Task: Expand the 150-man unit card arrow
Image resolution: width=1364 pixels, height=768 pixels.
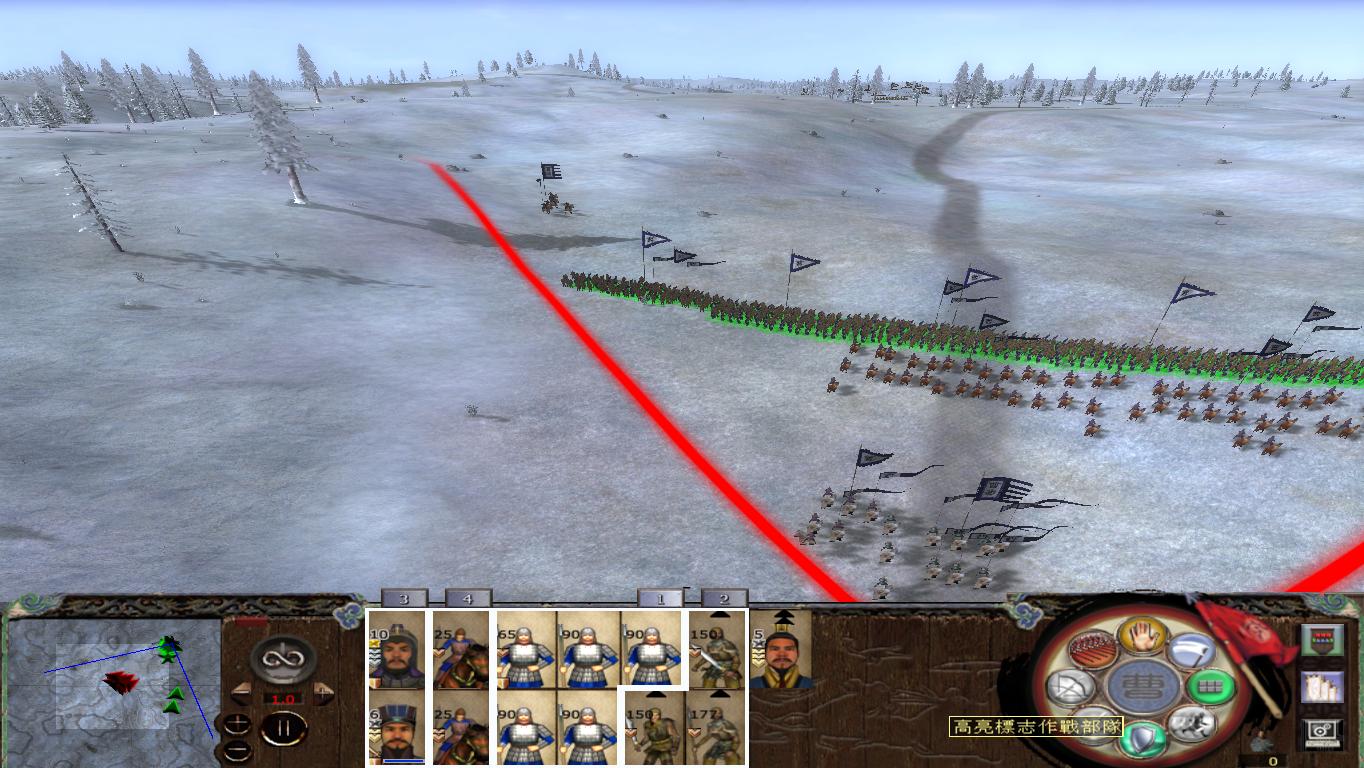Action: [717, 616]
